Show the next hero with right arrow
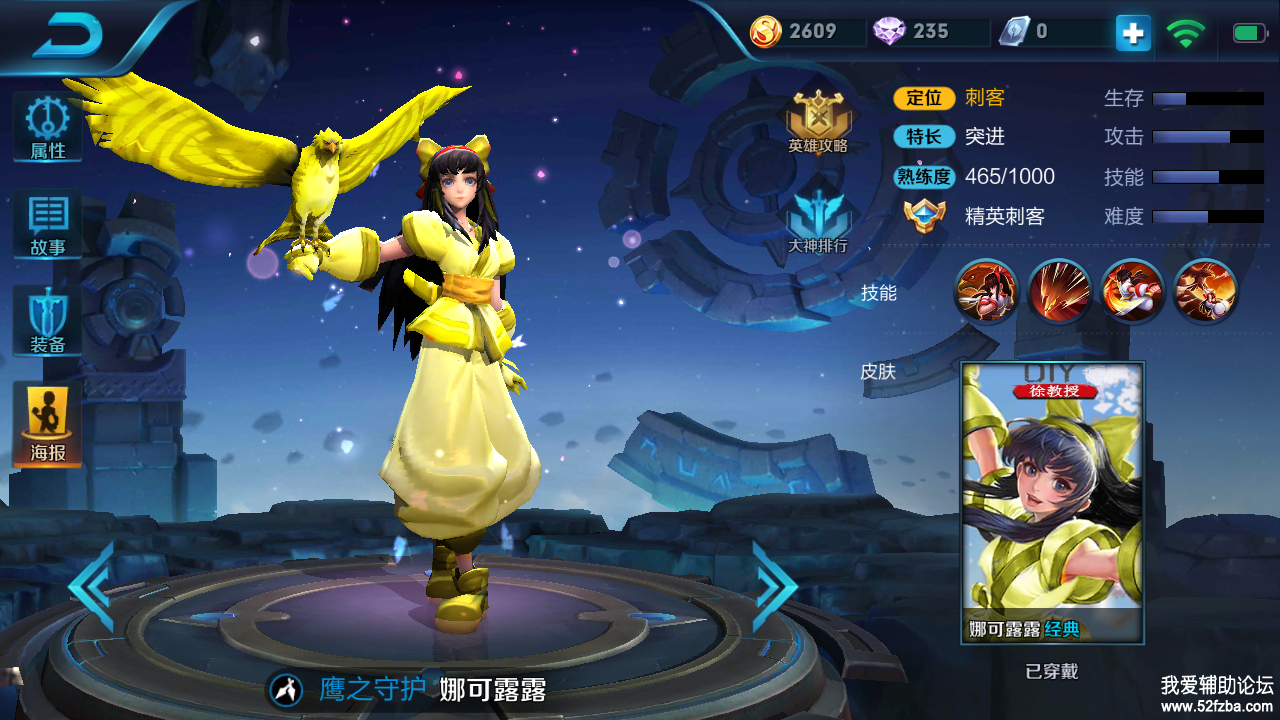The height and width of the screenshot is (720, 1280). tap(773, 587)
